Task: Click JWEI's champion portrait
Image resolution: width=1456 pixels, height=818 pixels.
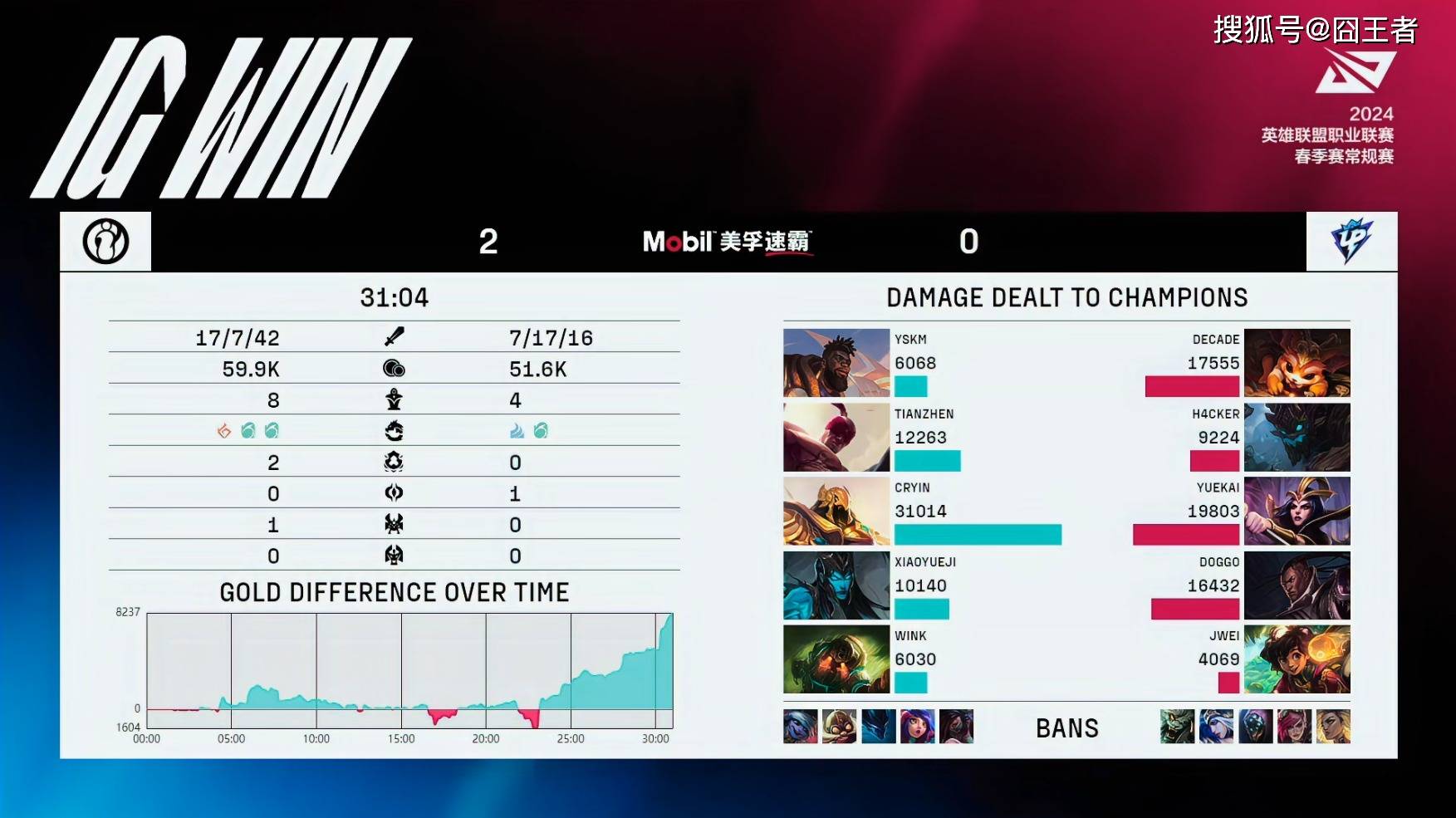Action: [x=1297, y=659]
